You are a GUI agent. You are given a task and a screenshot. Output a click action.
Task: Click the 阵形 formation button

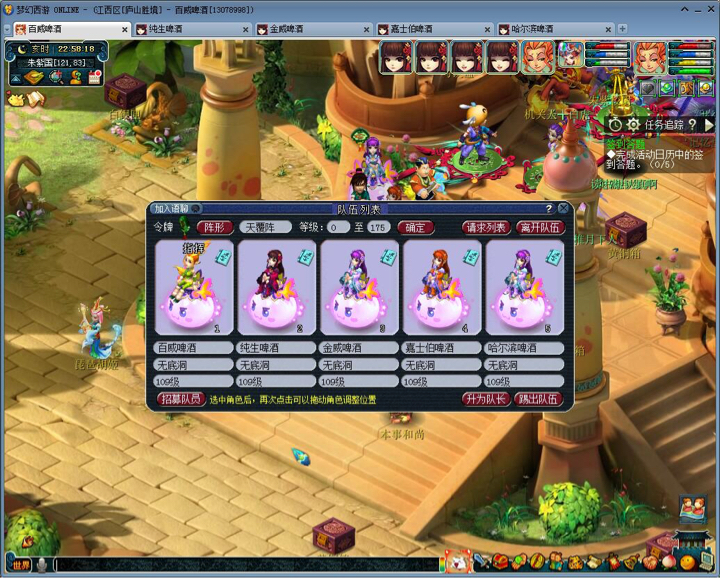[x=212, y=227]
